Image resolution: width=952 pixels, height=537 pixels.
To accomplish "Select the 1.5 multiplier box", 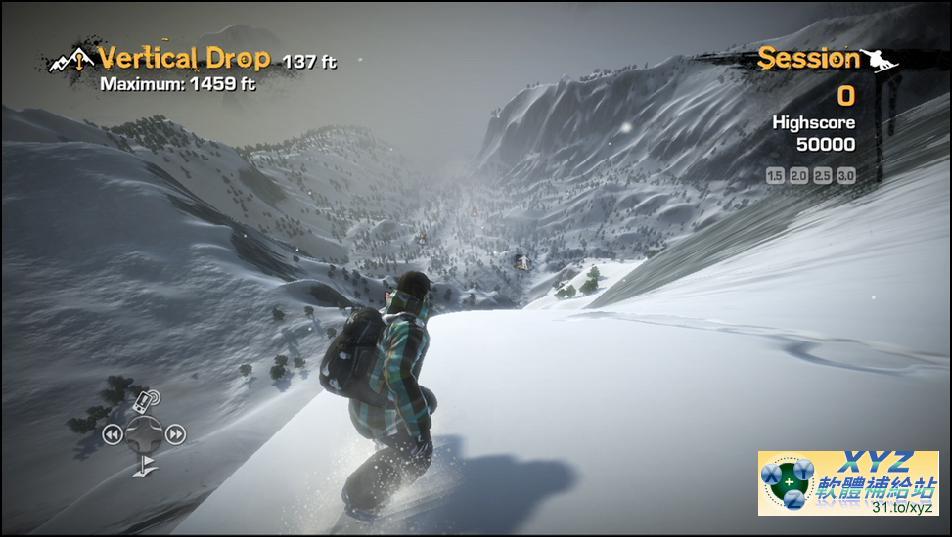I will click(x=774, y=175).
